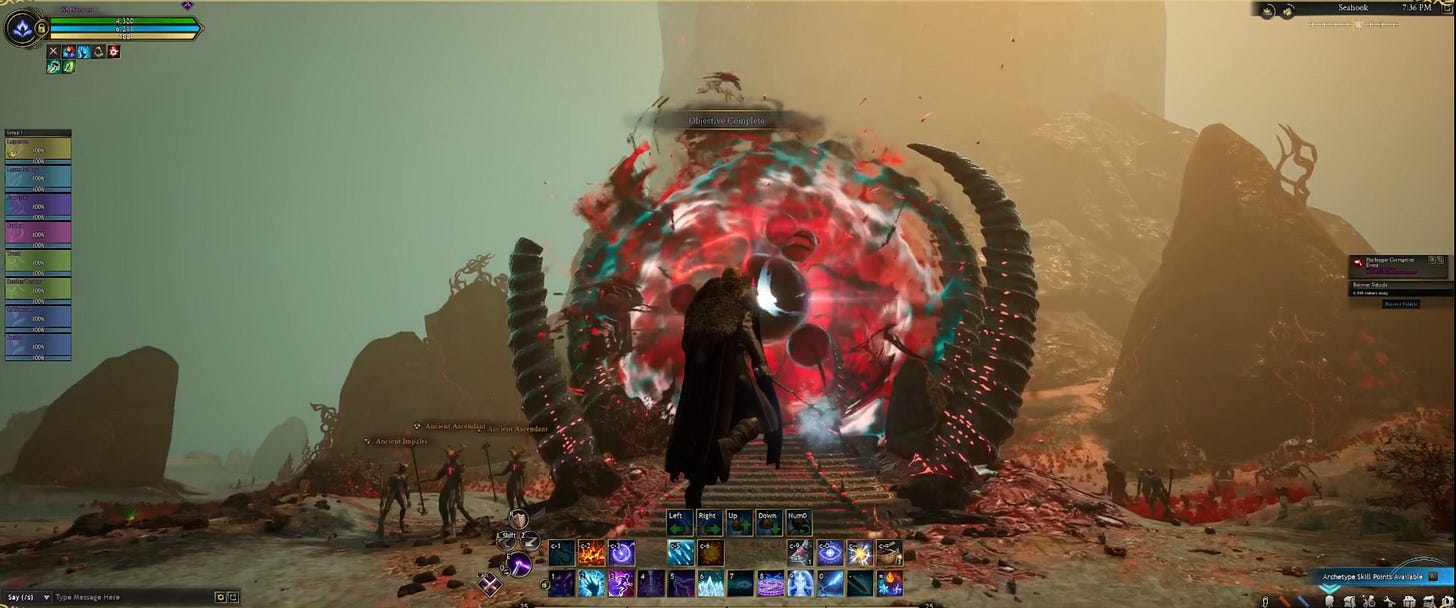Viewport: 1456px width, 608px height.
Task: Click the Recover Vehicle button
Action: point(1401,303)
